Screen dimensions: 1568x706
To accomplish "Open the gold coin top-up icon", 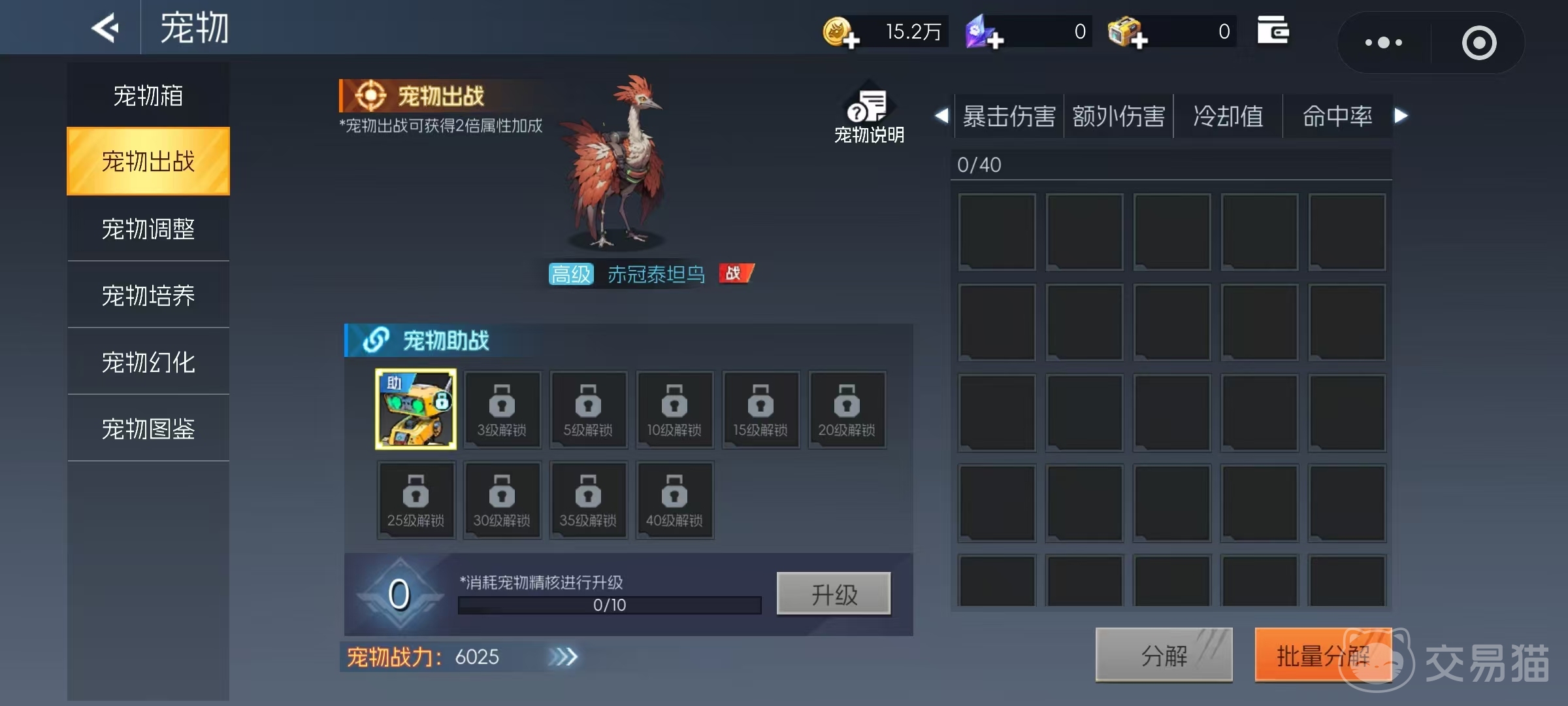I will (x=843, y=31).
